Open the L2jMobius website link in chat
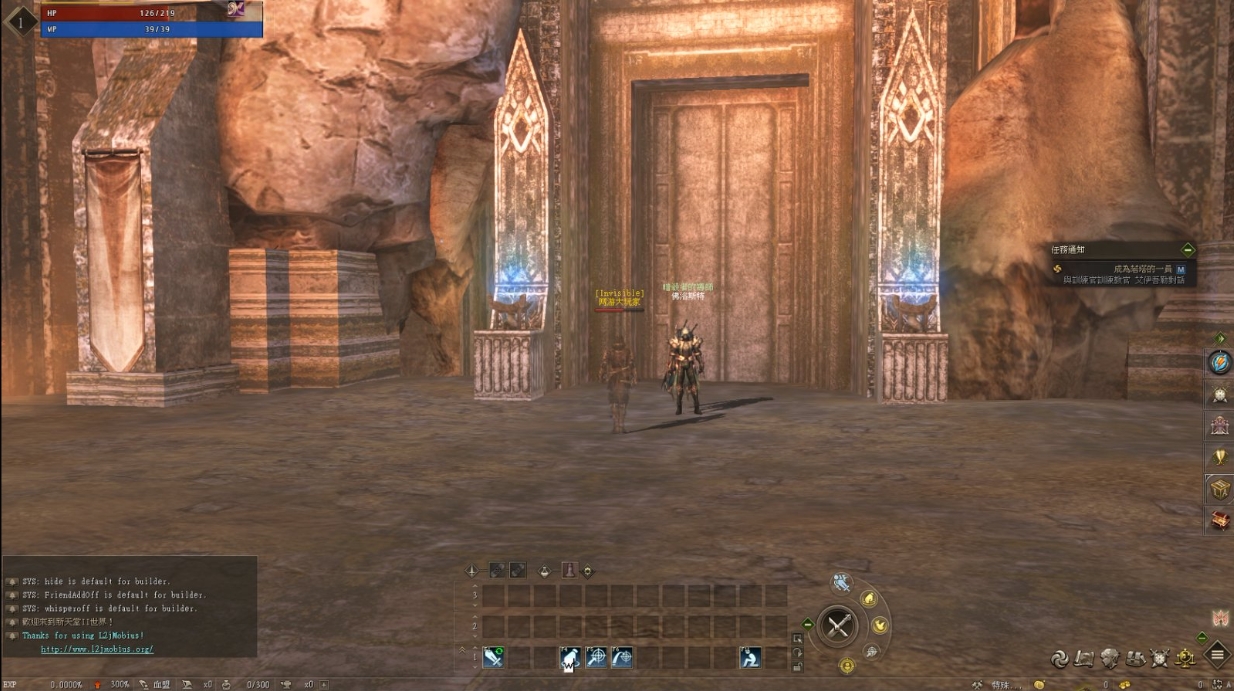The height and width of the screenshot is (691, 1234). (97, 649)
